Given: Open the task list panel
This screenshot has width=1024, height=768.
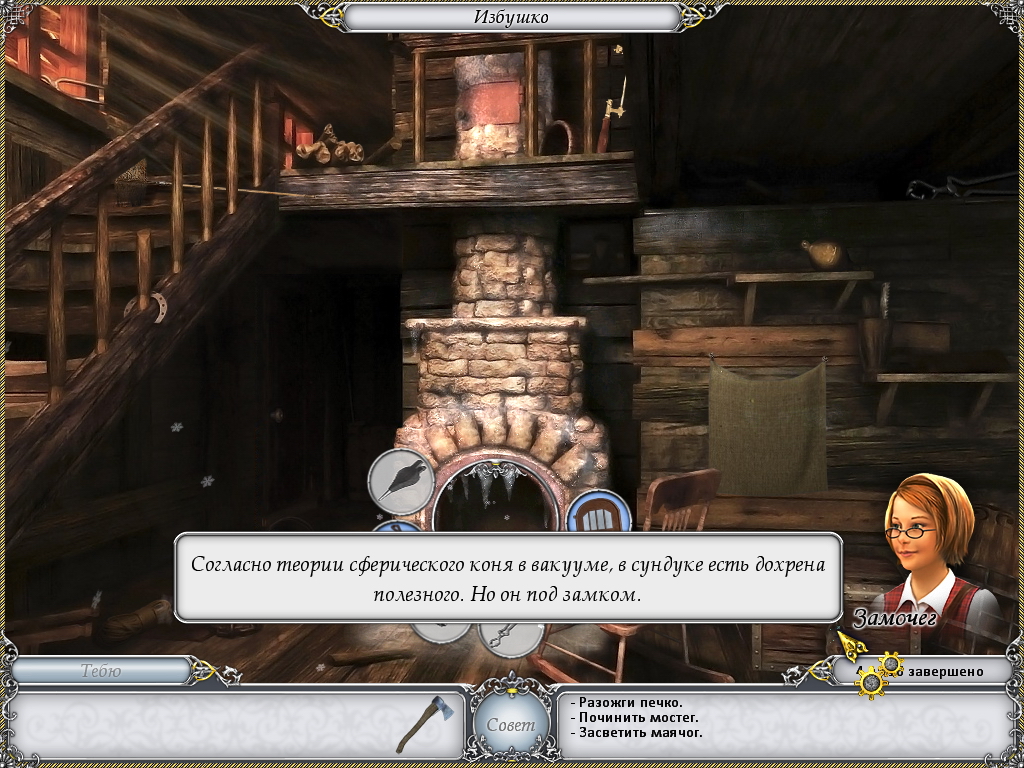Looking at the screenshot, I should tap(780, 717).
